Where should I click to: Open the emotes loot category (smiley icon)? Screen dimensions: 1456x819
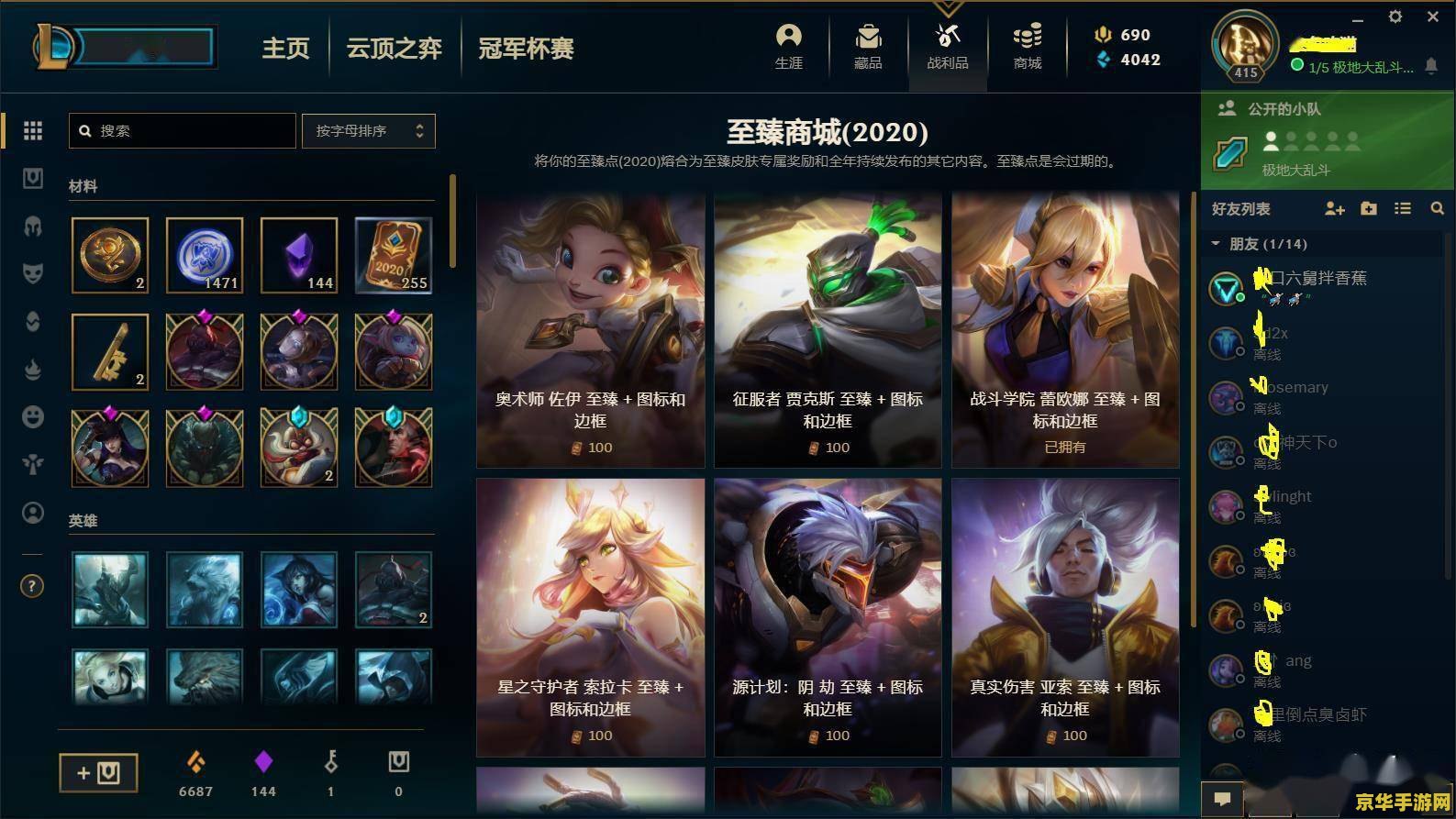pos(32,416)
